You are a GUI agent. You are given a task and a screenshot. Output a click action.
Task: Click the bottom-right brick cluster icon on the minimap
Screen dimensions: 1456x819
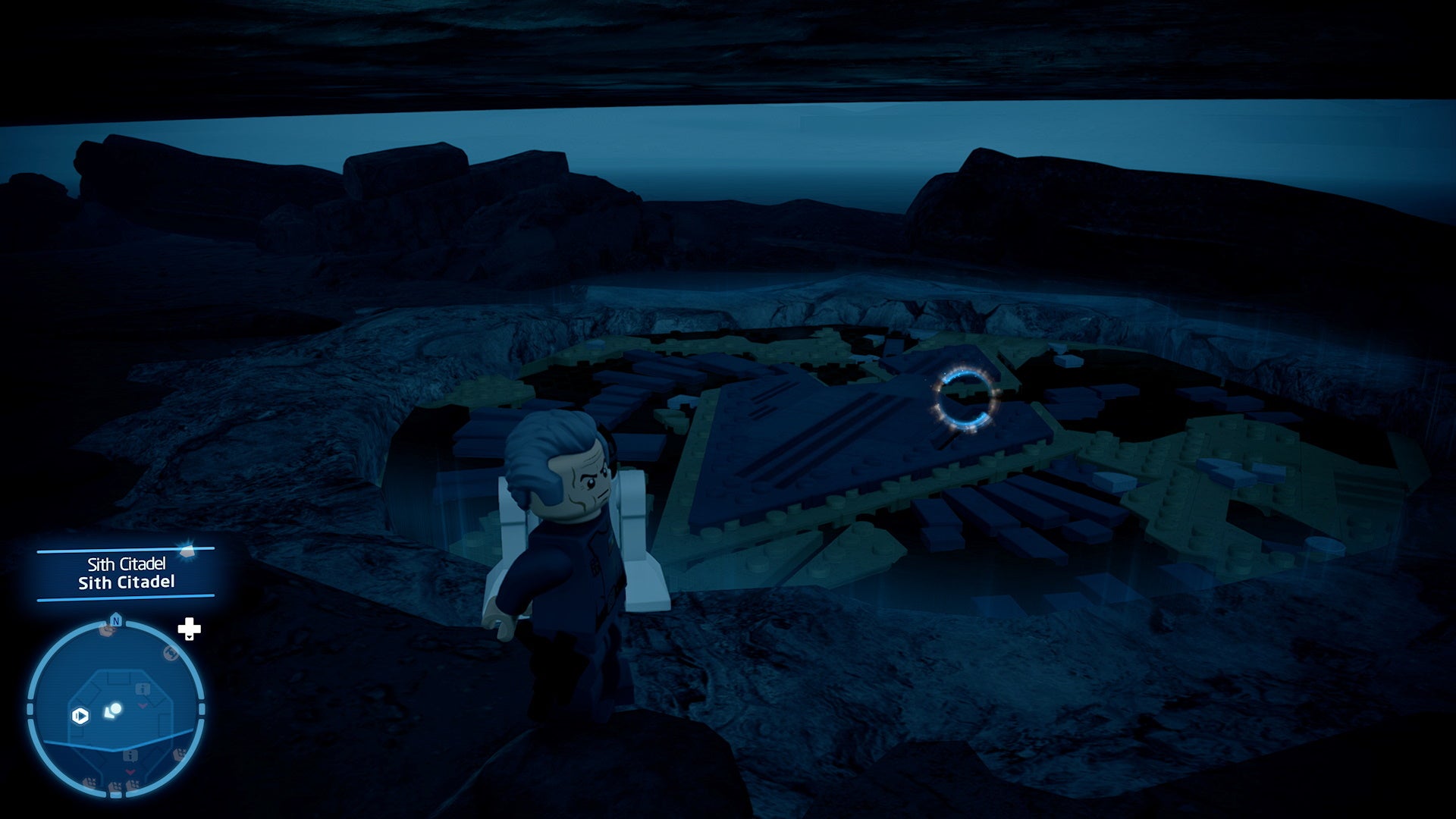[x=180, y=753]
